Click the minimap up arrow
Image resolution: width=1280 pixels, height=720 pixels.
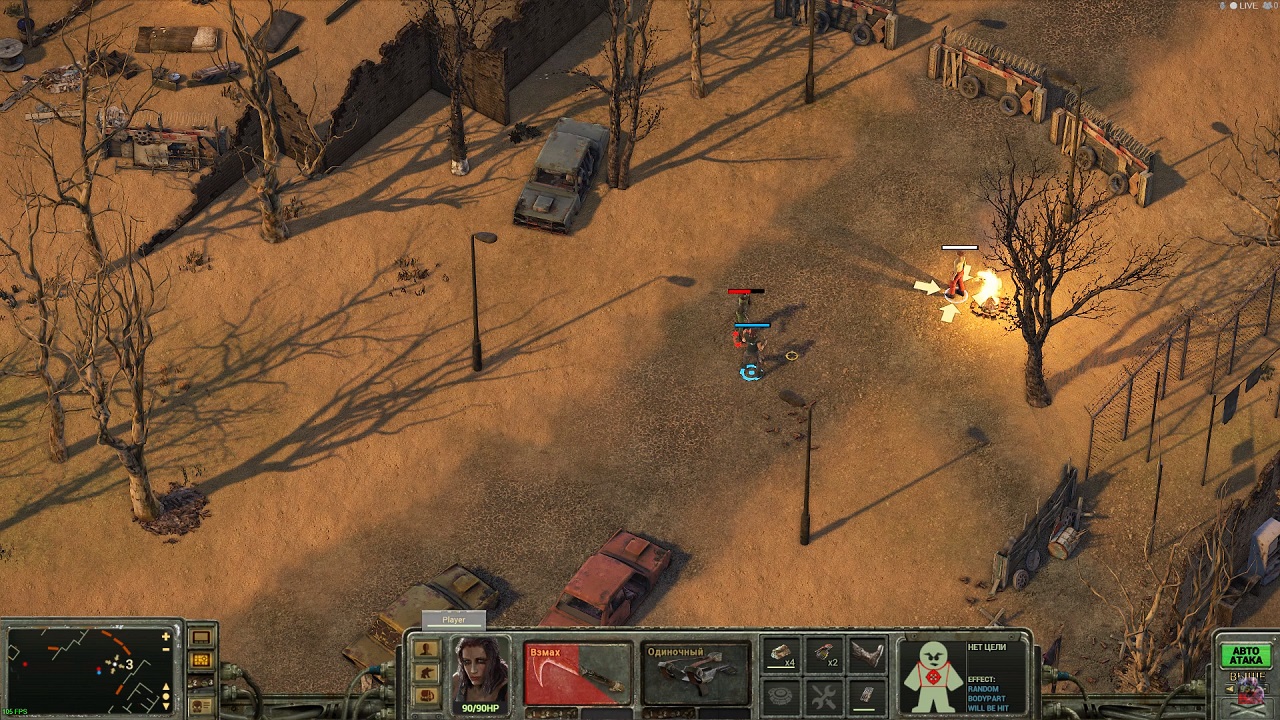click(x=166, y=688)
